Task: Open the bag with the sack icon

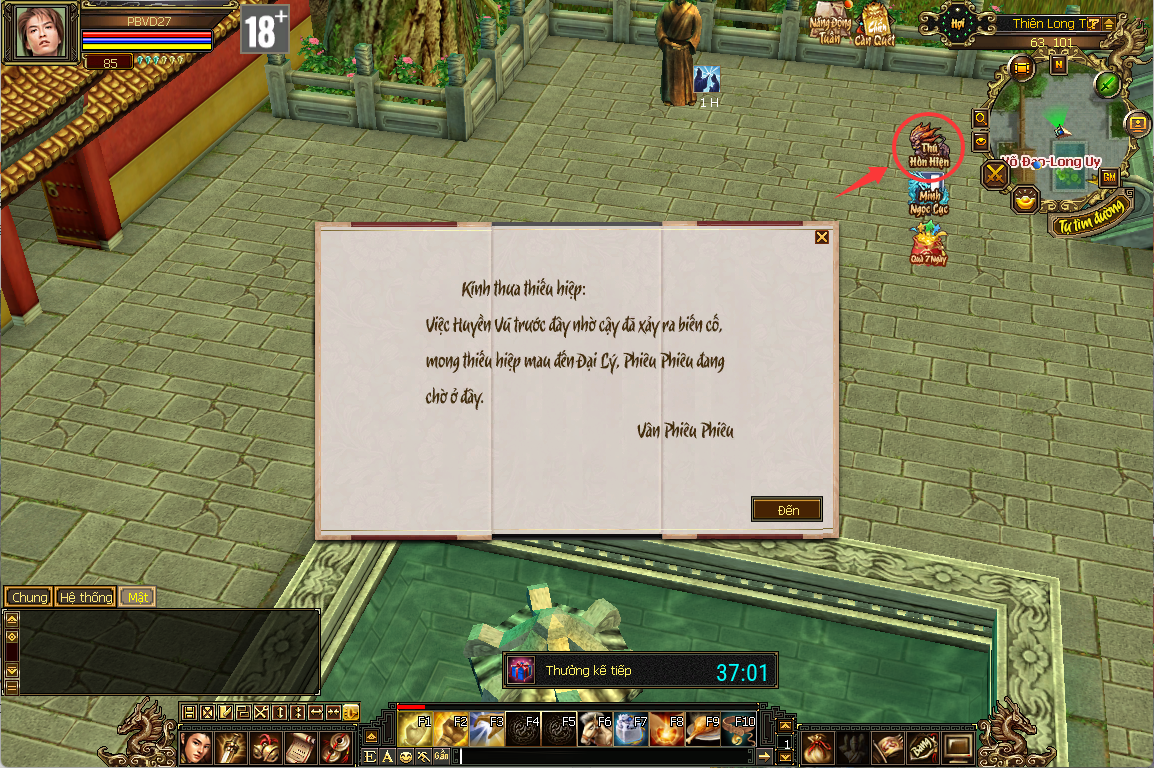Action: pos(818,746)
